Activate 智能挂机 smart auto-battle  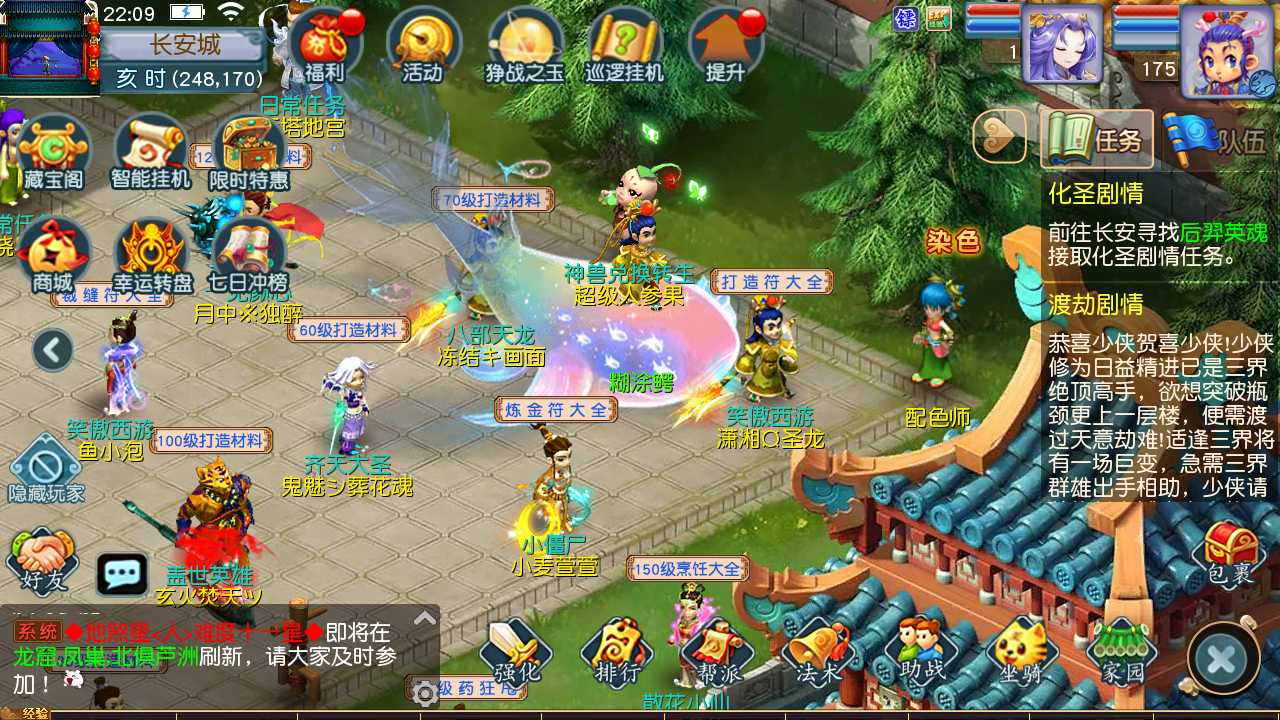(152, 152)
